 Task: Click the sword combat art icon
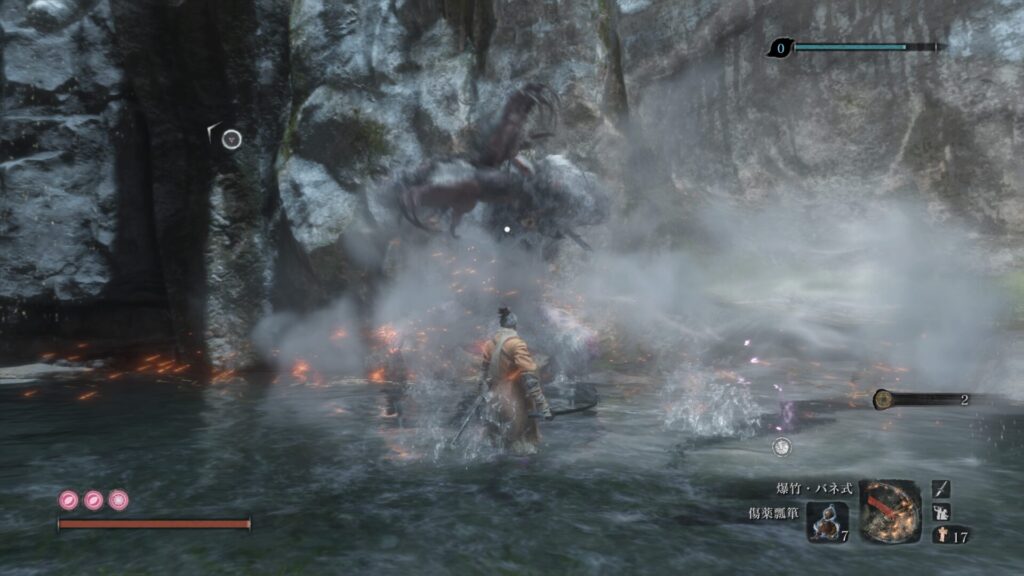(x=941, y=489)
